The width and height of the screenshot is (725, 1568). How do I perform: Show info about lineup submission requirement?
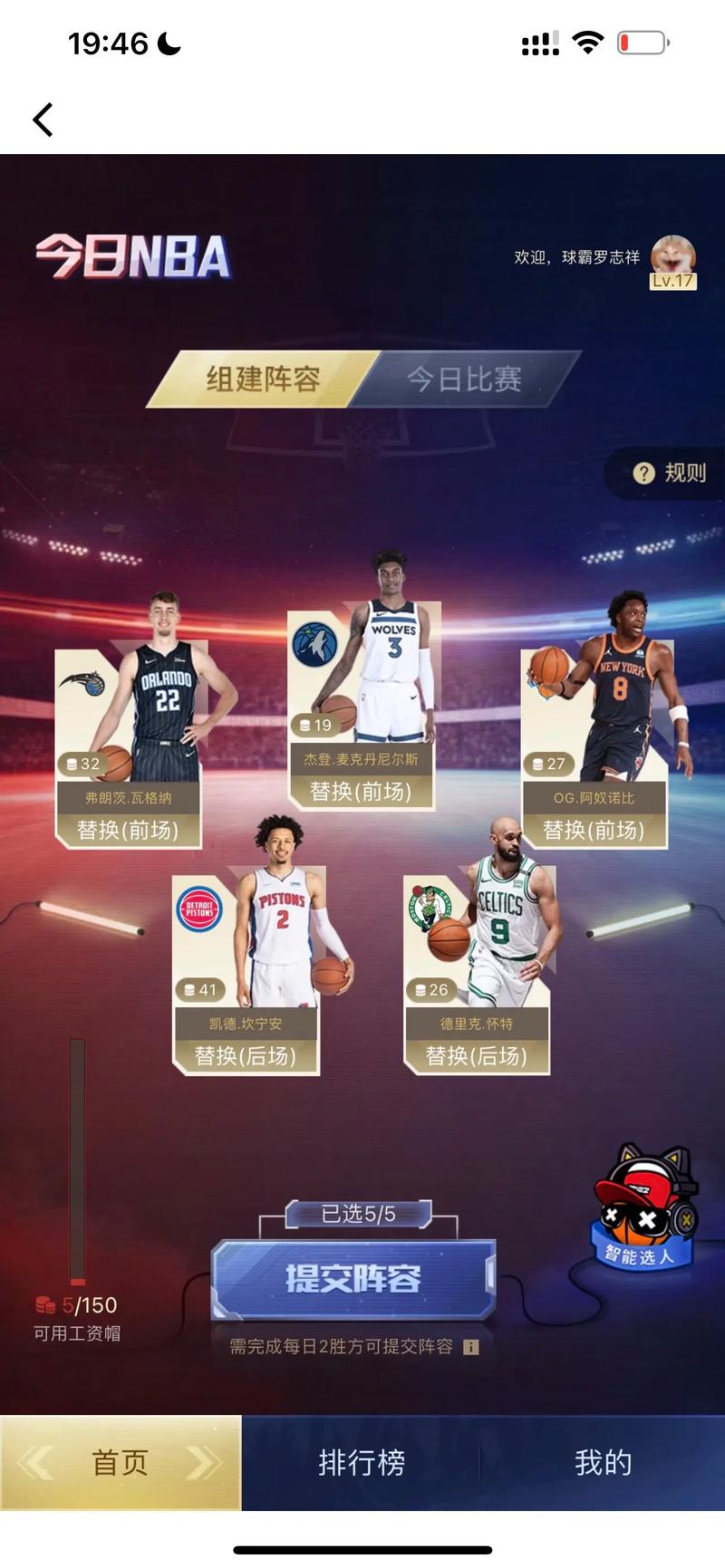[470, 1347]
